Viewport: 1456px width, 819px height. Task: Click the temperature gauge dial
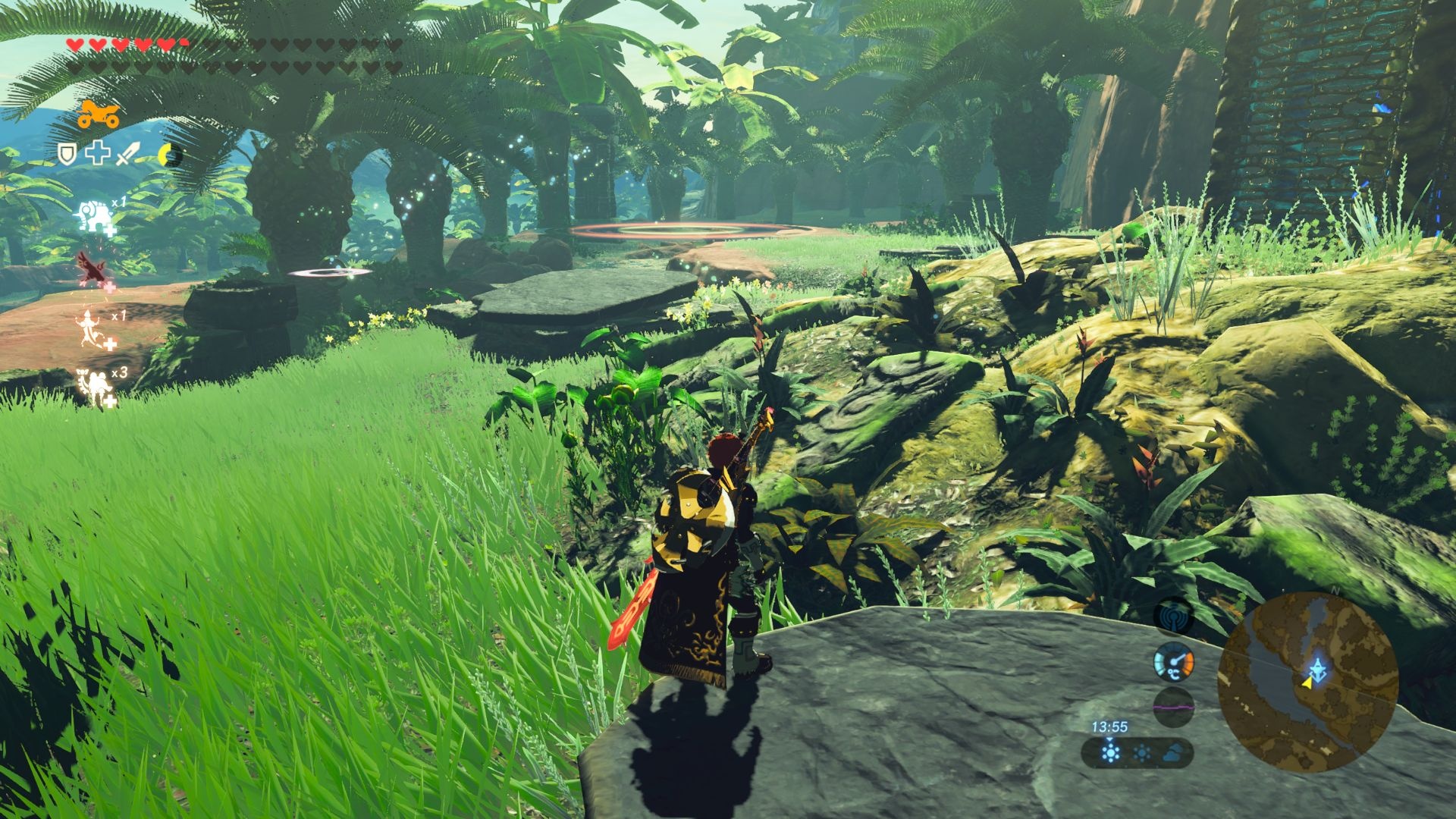point(1173,662)
